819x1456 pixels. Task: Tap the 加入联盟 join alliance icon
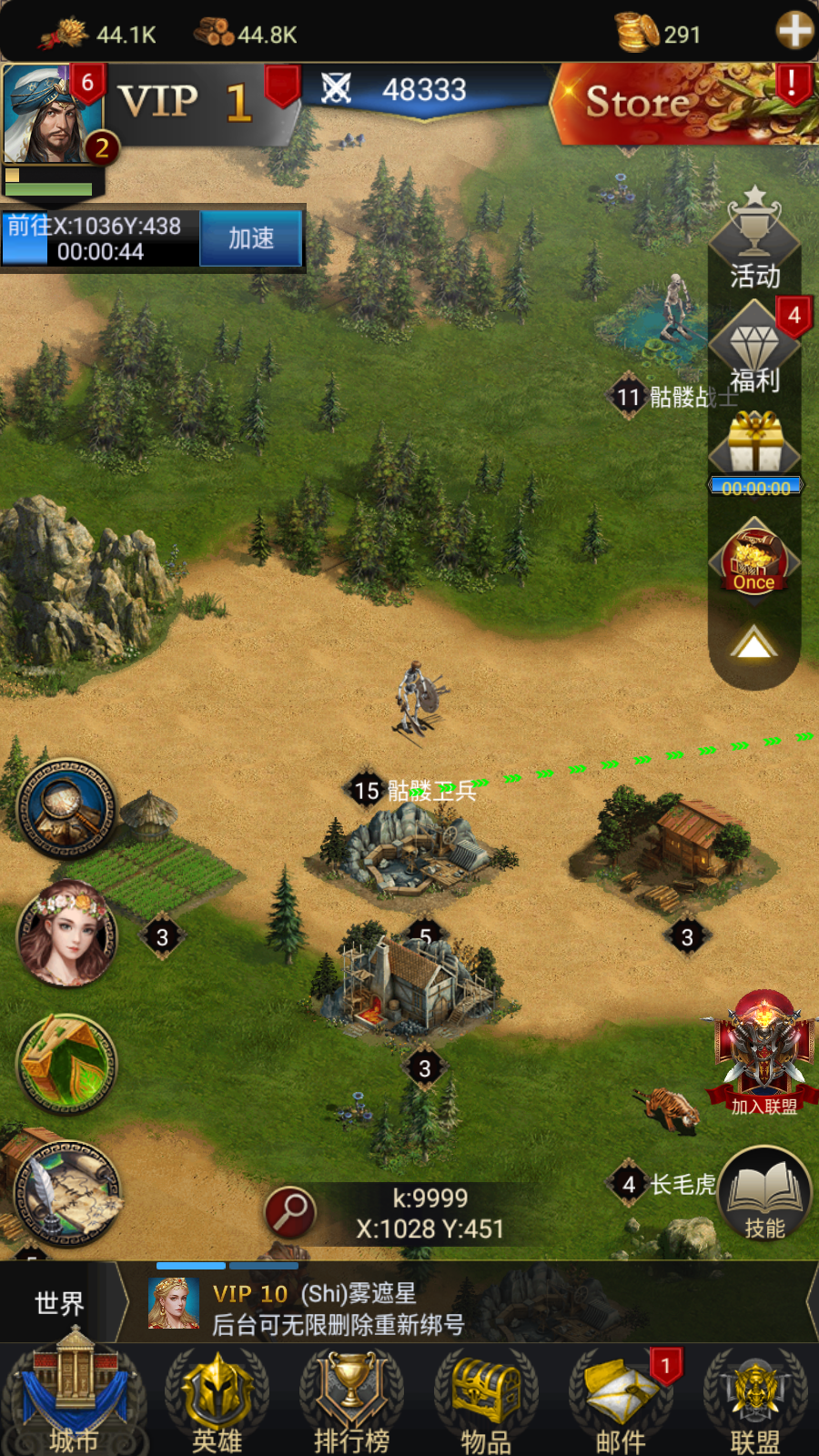pos(763,1056)
